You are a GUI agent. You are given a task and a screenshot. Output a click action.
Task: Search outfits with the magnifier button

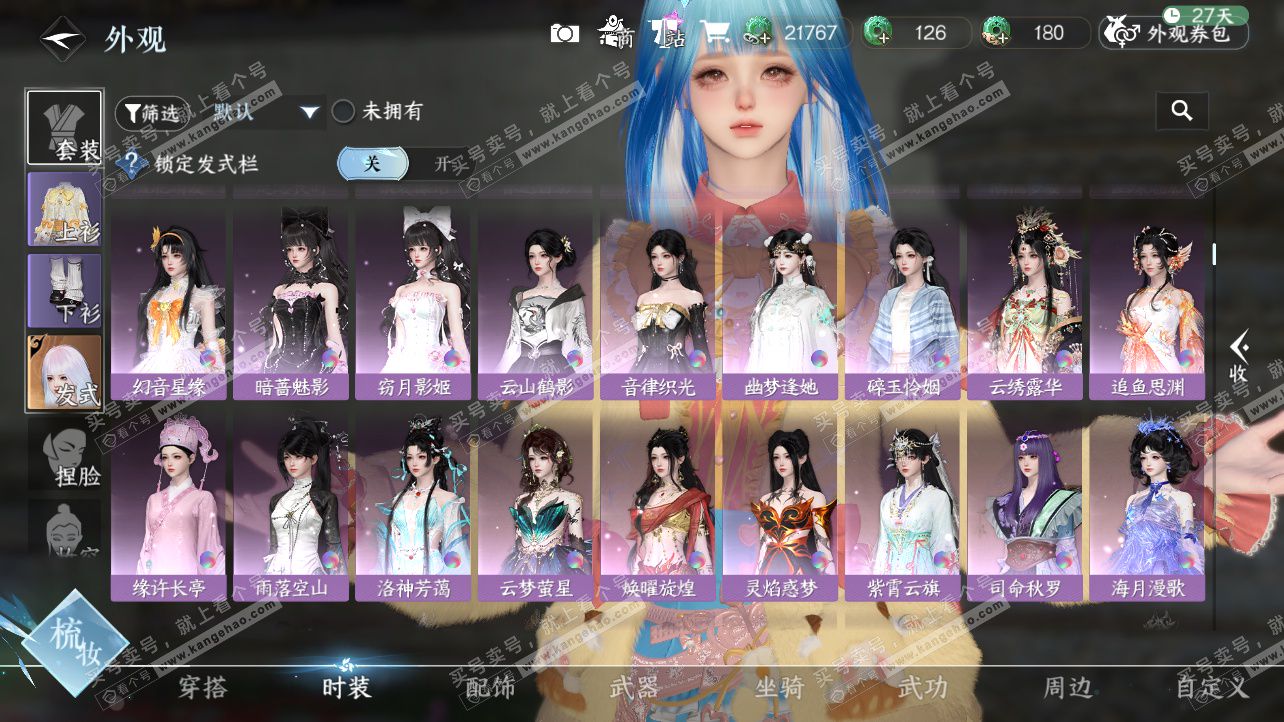pyautogui.click(x=1182, y=111)
